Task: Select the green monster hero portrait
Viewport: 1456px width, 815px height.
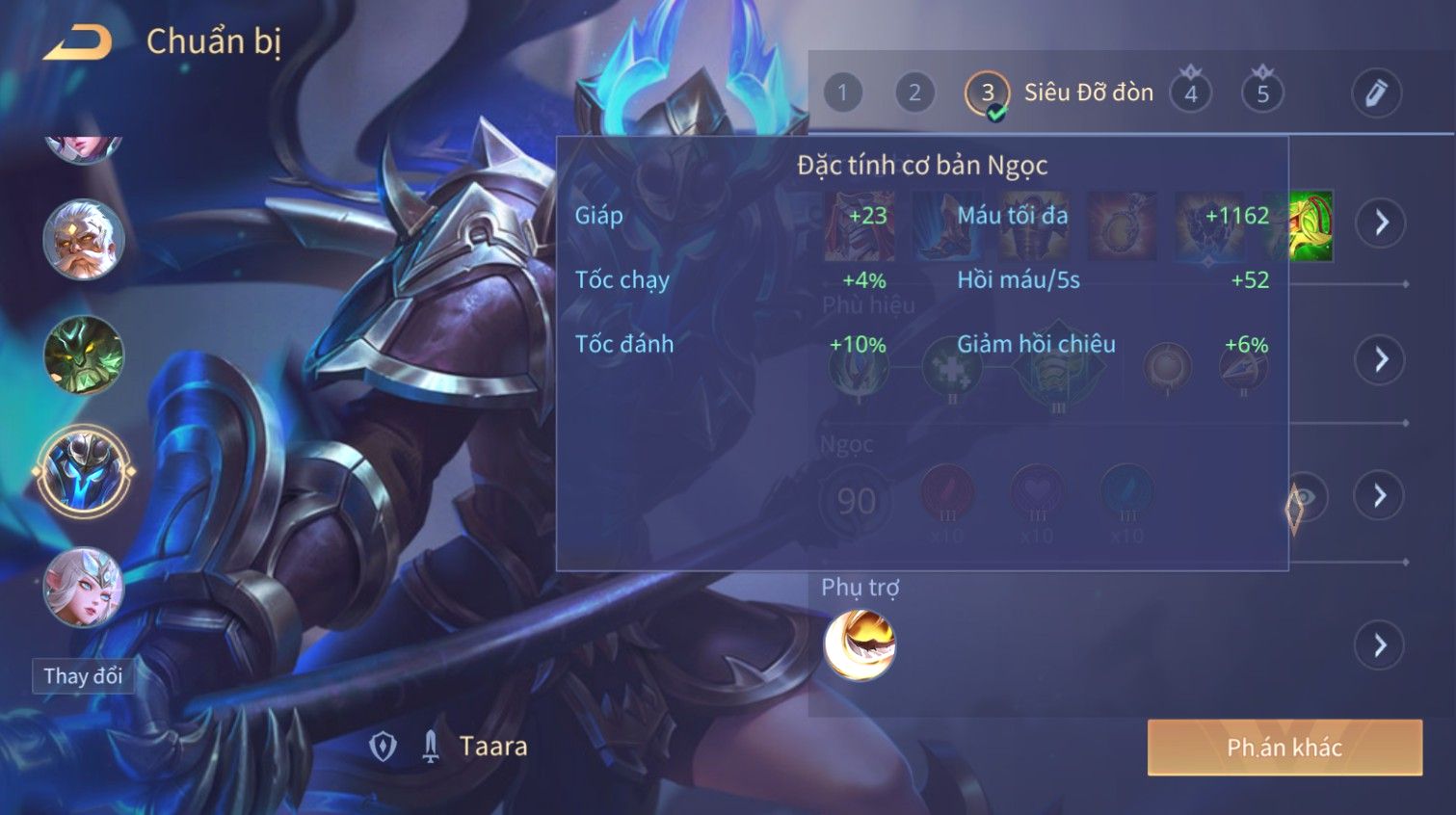Action: click(83, 355)
